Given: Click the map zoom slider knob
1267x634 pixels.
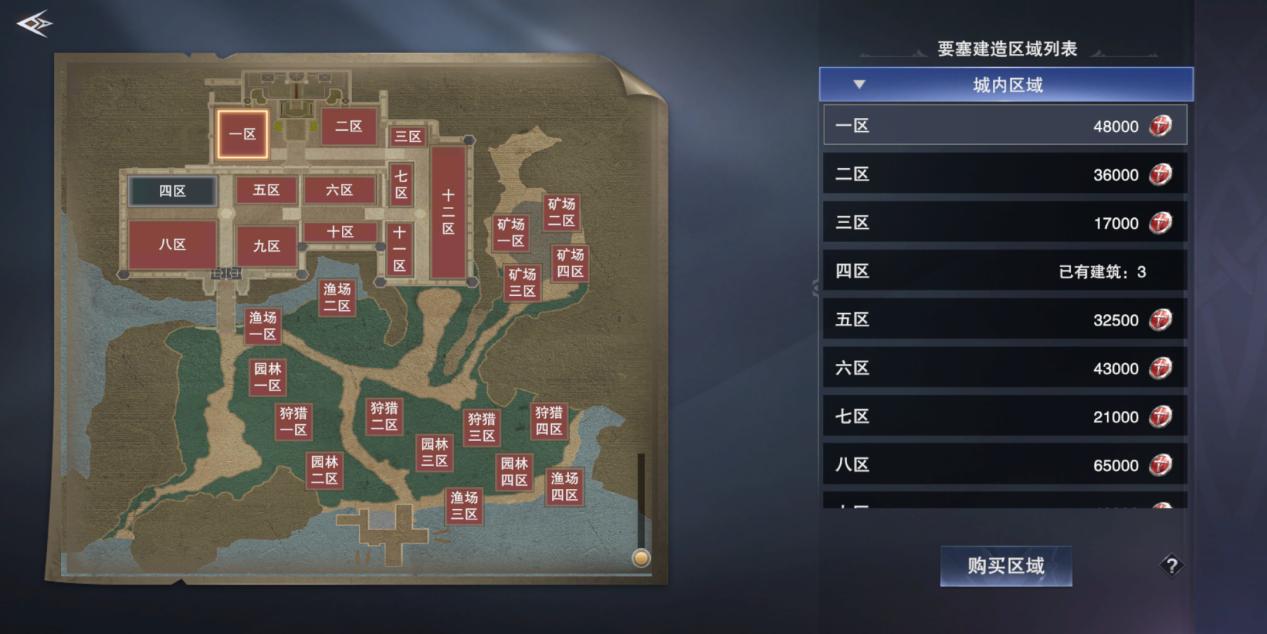Looking at the screenshot, I should [641, 558].
